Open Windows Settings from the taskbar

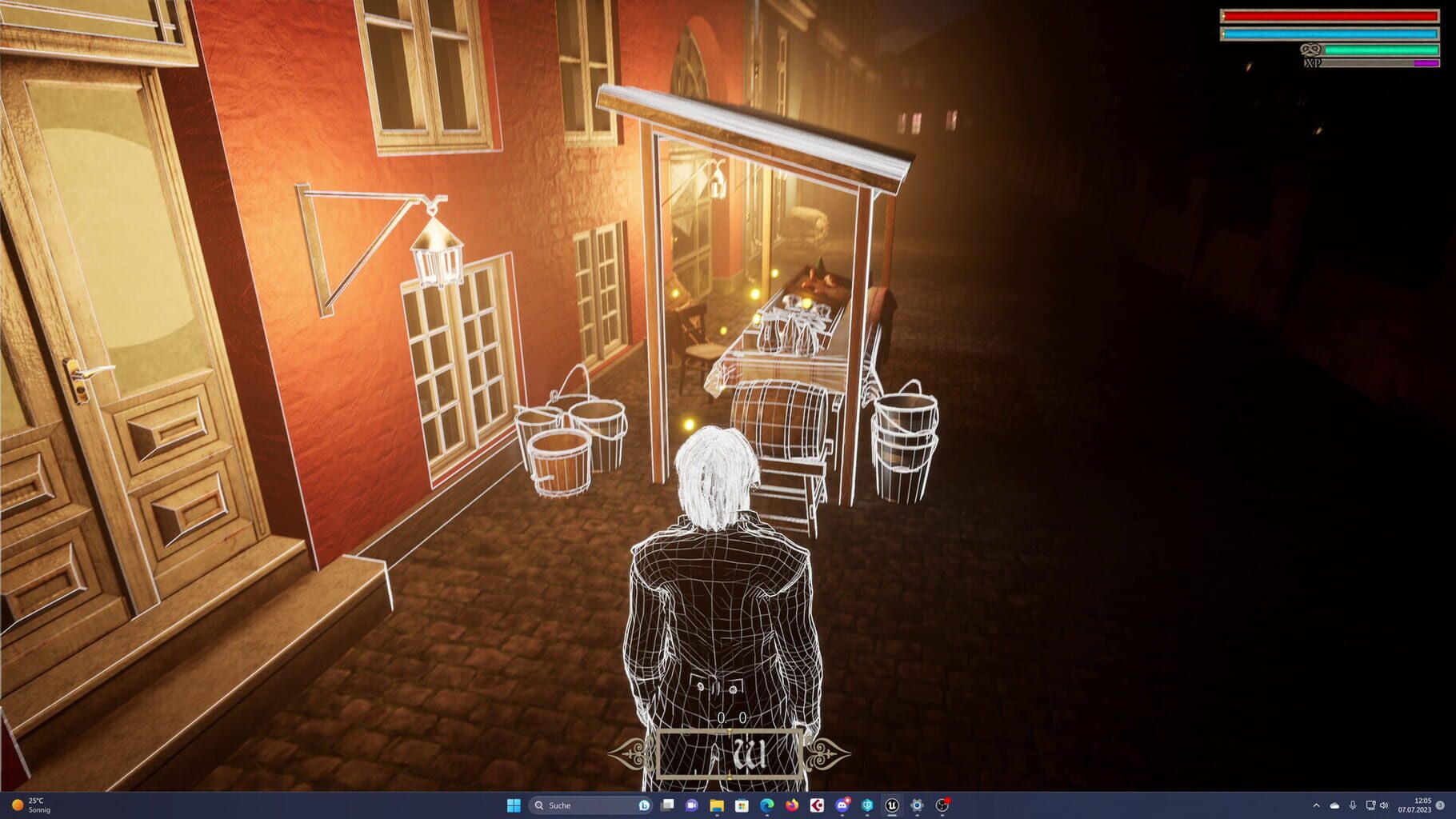(918, 806)
